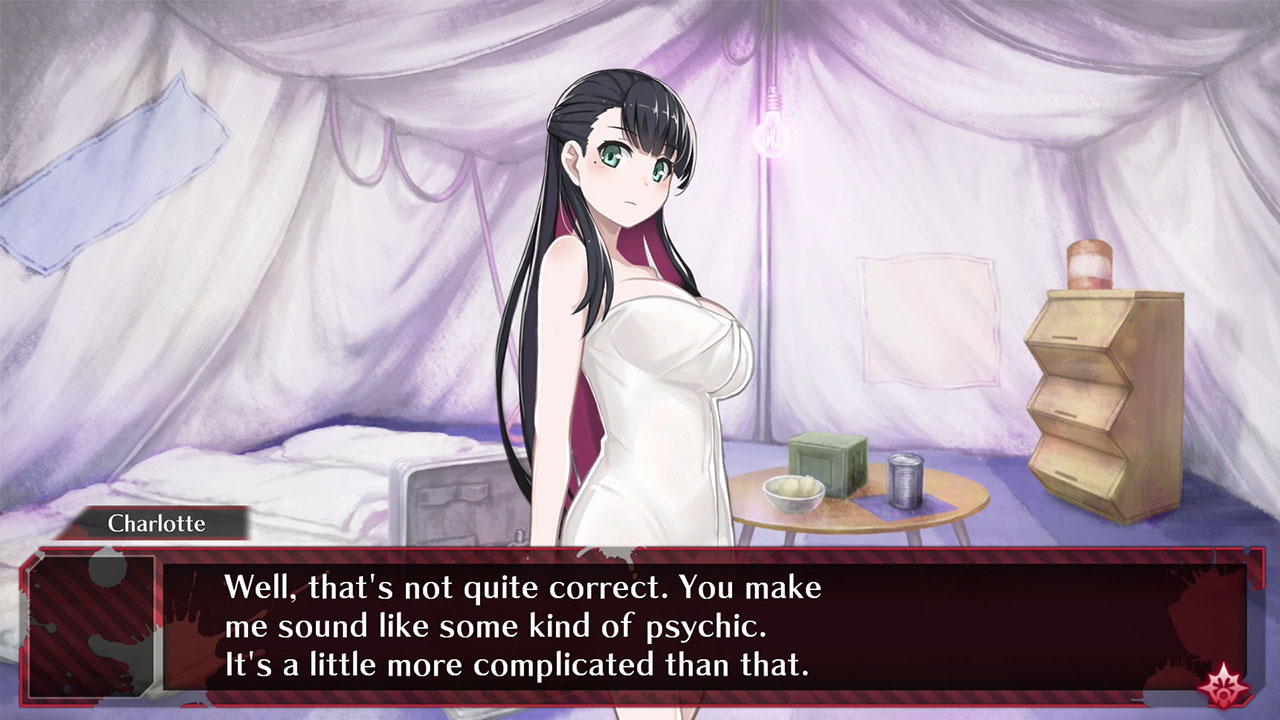Click the bowl of food on the table

click(795, 491)
